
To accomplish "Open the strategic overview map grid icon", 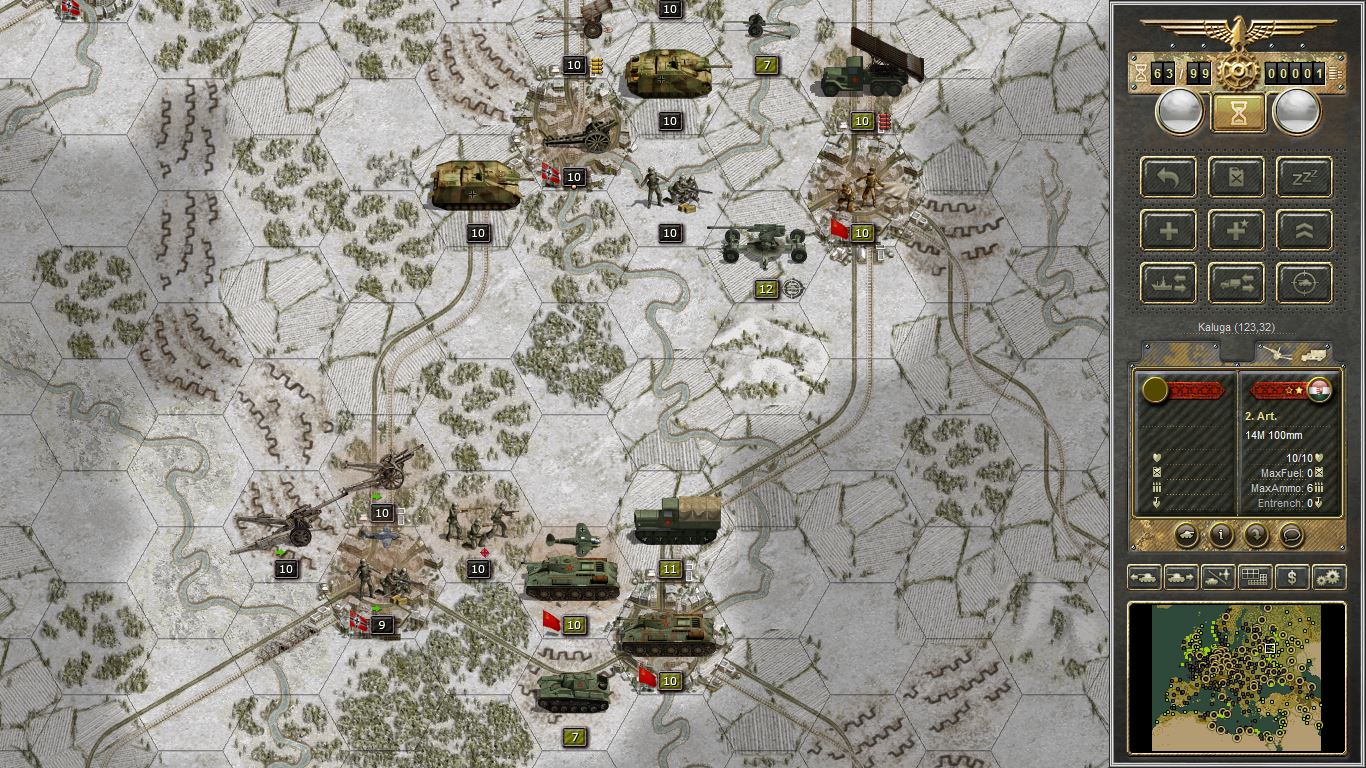I will (1255, 577).
